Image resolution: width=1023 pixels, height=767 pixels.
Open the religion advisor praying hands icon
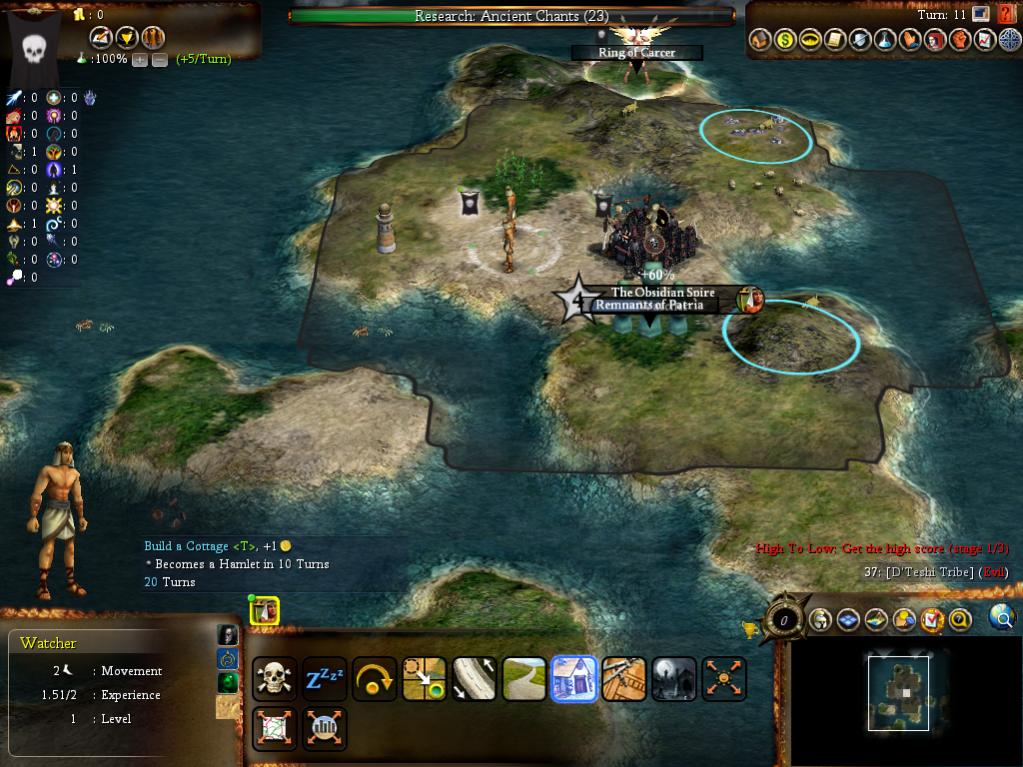click(910, 40)
